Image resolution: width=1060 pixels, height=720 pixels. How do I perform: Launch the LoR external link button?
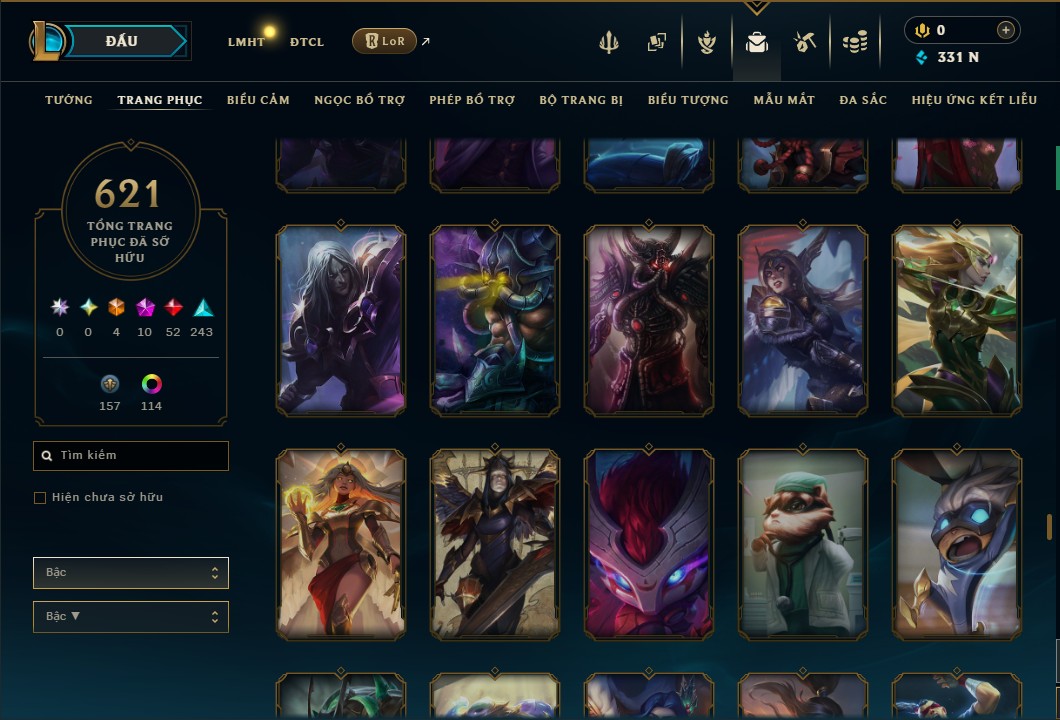point(384,41)
